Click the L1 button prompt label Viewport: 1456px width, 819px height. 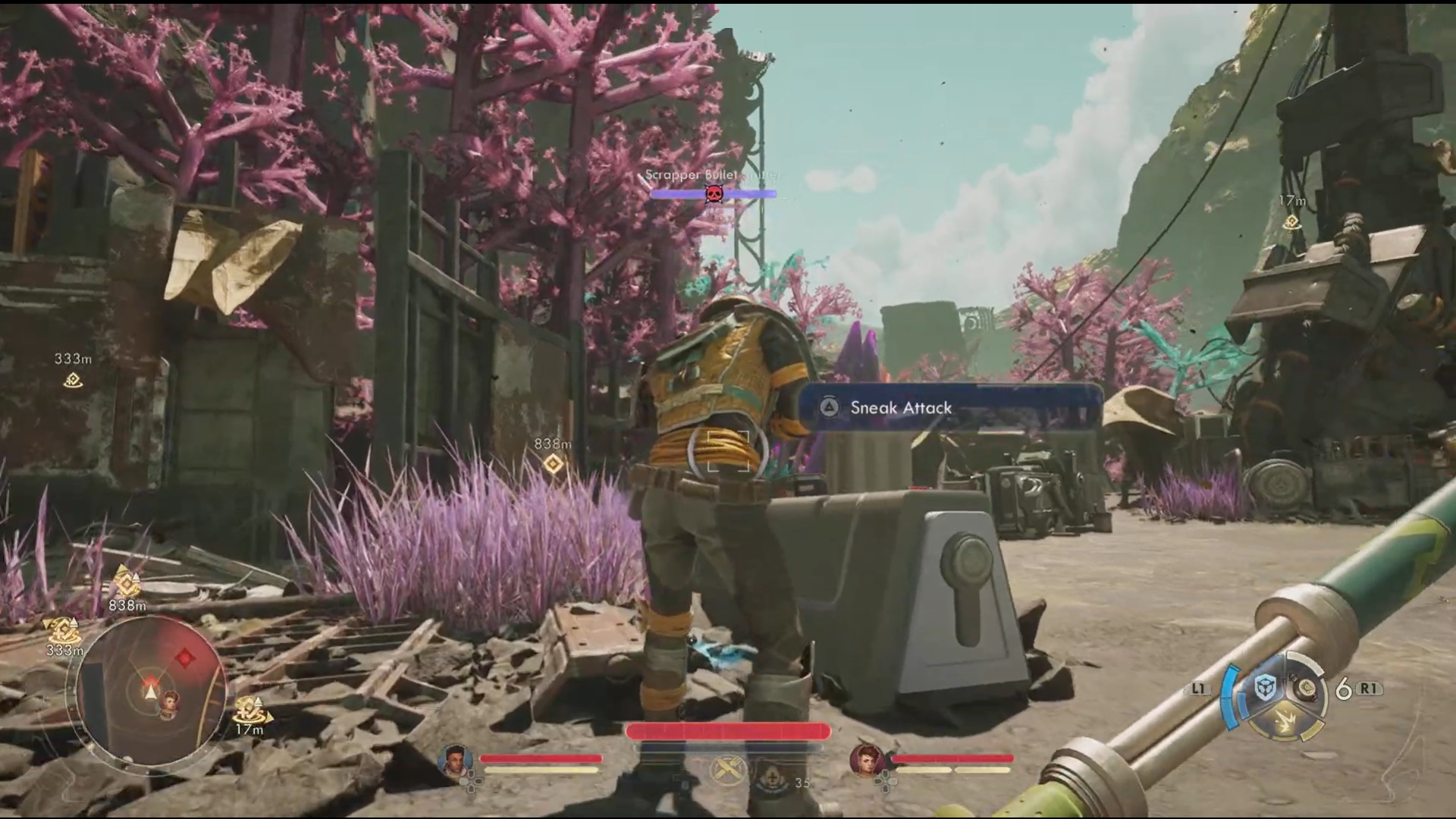coord(1202,687)
